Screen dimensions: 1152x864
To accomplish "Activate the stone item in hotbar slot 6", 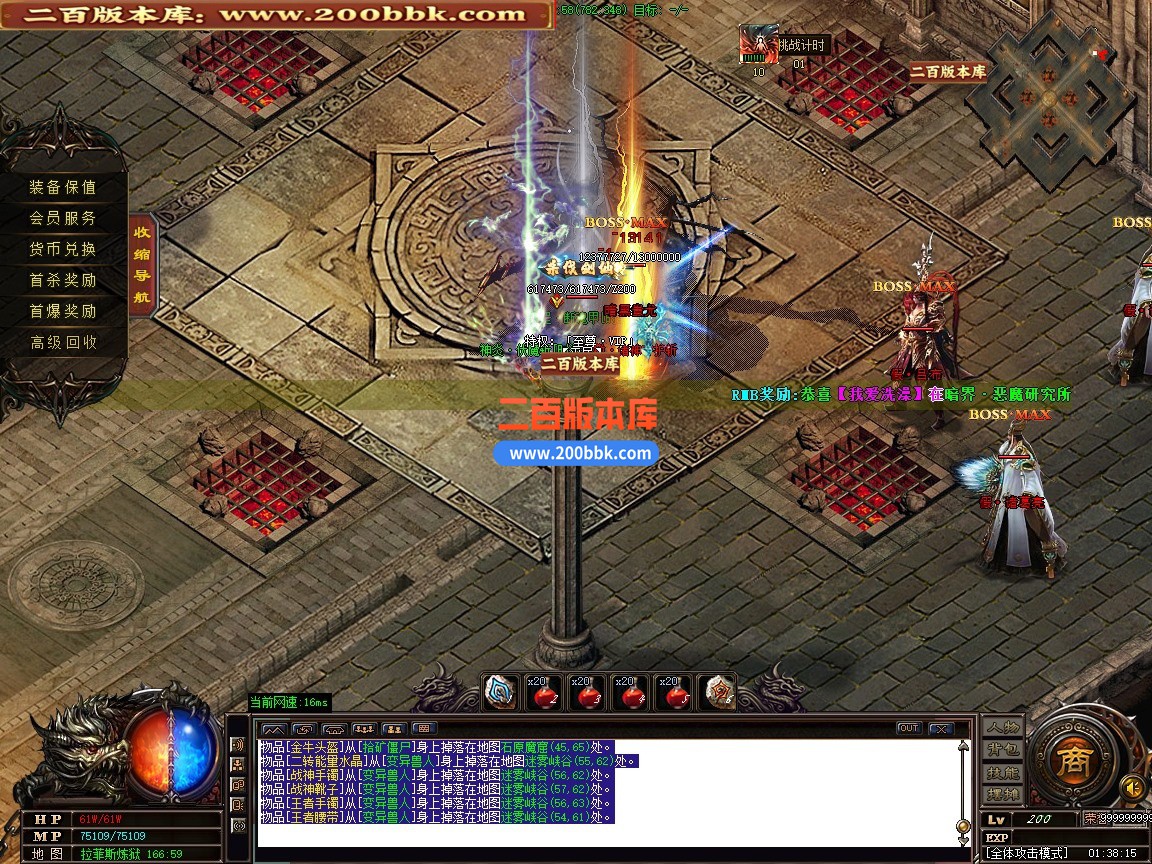I will click(x=716, y=692).
